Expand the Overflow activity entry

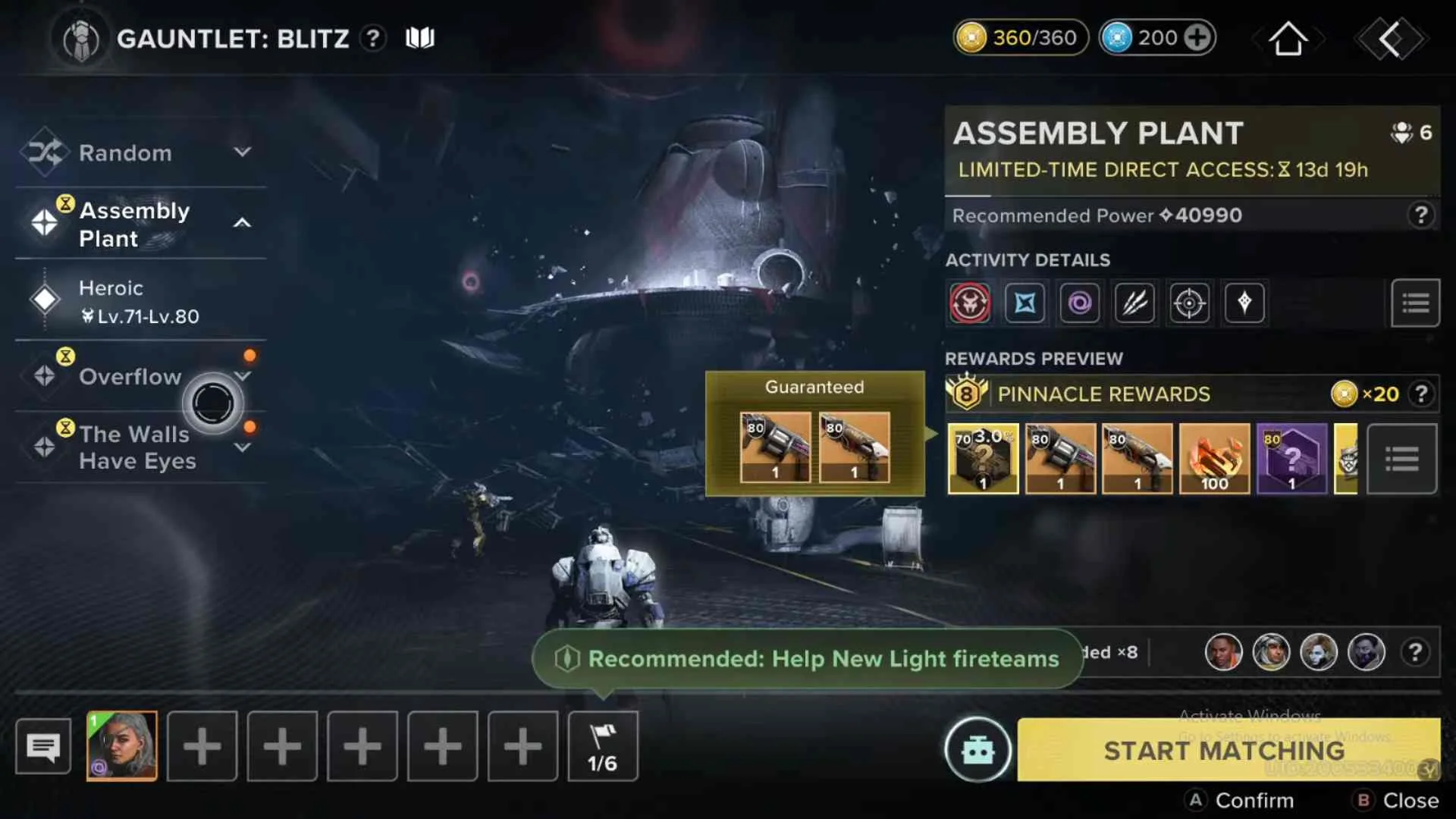[243, 375]
